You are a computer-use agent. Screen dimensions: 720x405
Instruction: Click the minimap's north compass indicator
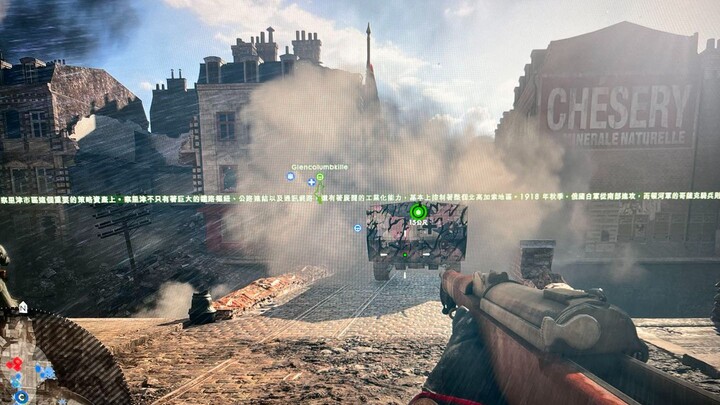22,308
